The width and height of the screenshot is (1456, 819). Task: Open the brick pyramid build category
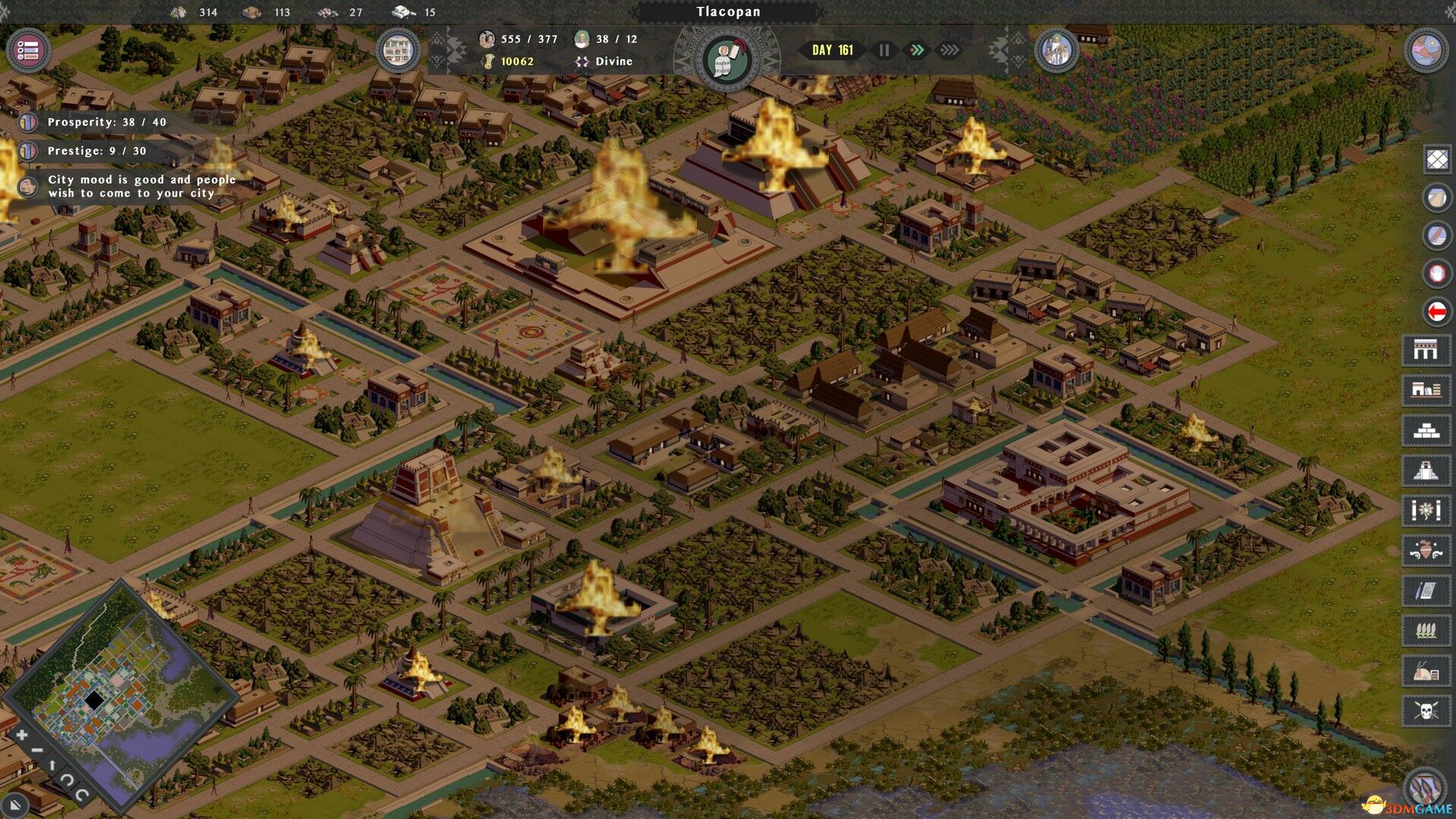point(1426,431)
